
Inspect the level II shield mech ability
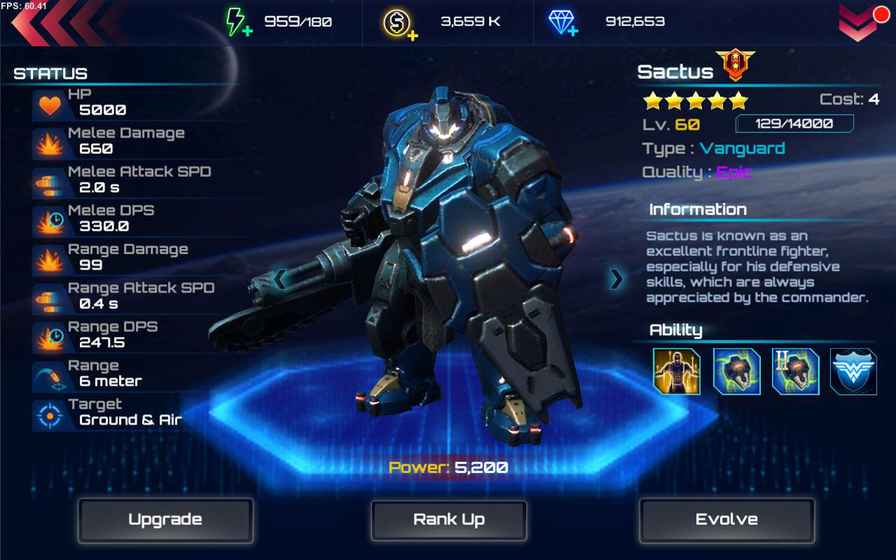(x=795, y=371)
